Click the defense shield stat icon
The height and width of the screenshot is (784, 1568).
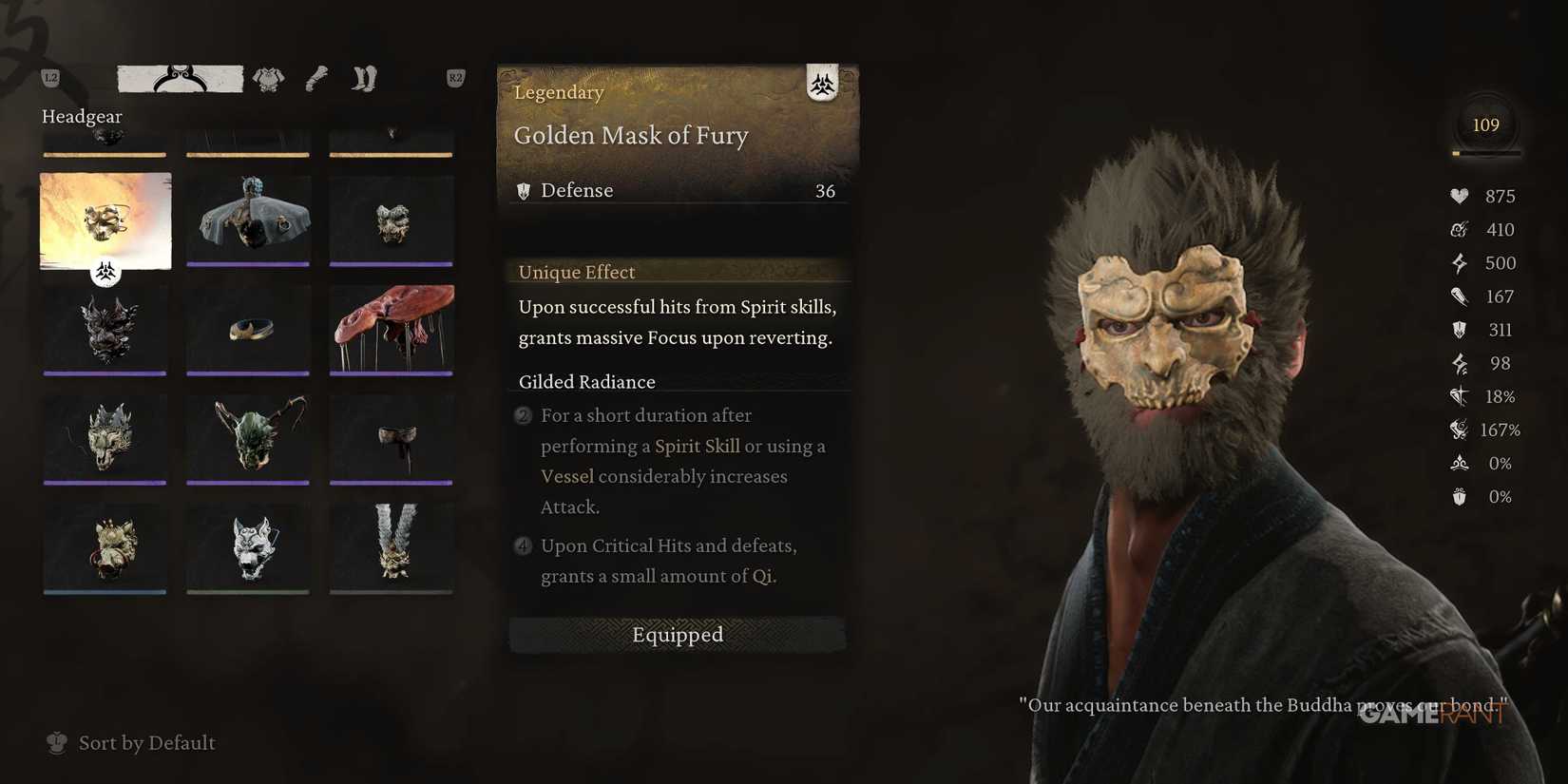click(1459, 329)
